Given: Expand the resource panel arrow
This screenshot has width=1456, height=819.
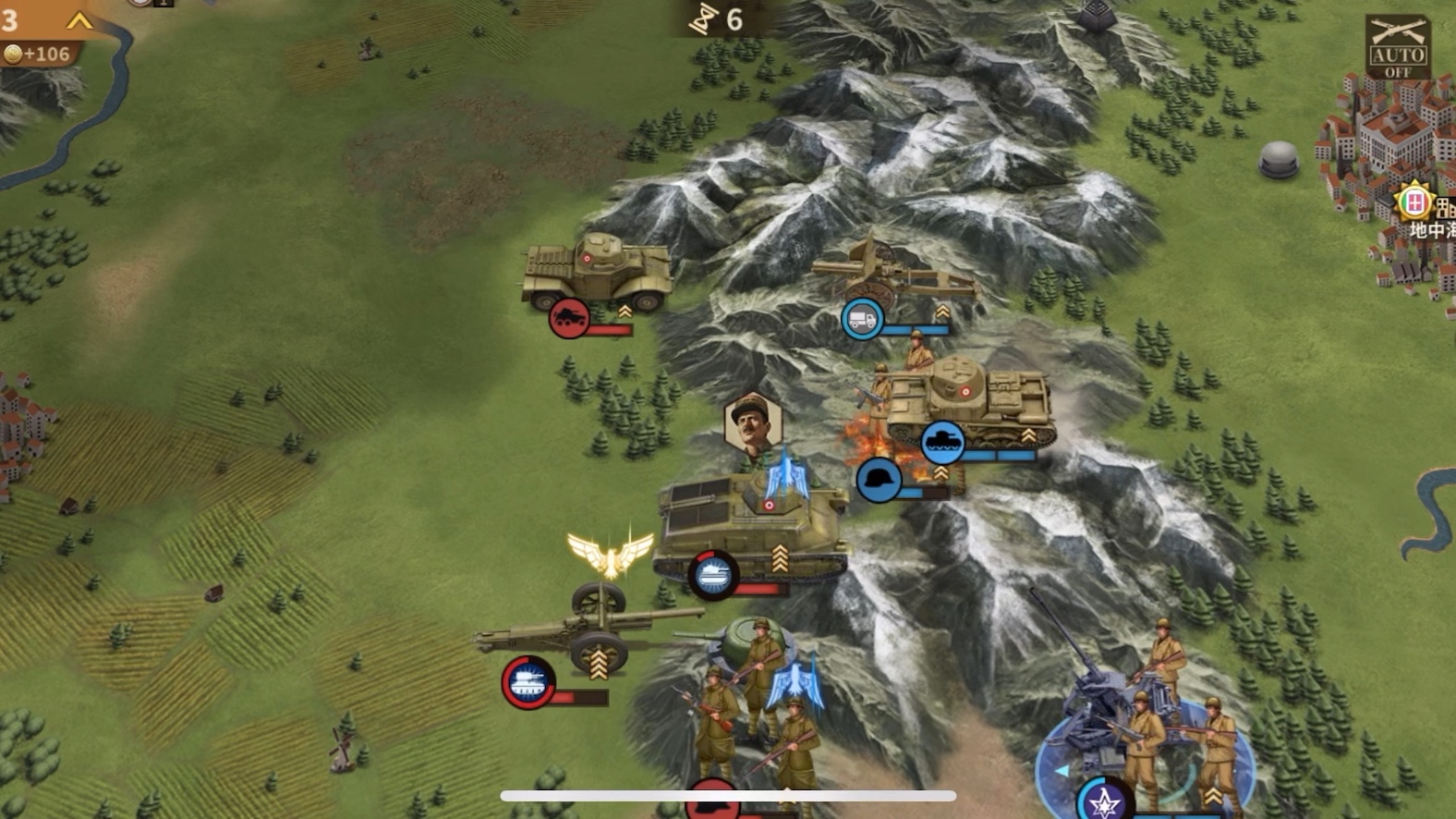Looking at the screenshot, I should coord(79,20).
